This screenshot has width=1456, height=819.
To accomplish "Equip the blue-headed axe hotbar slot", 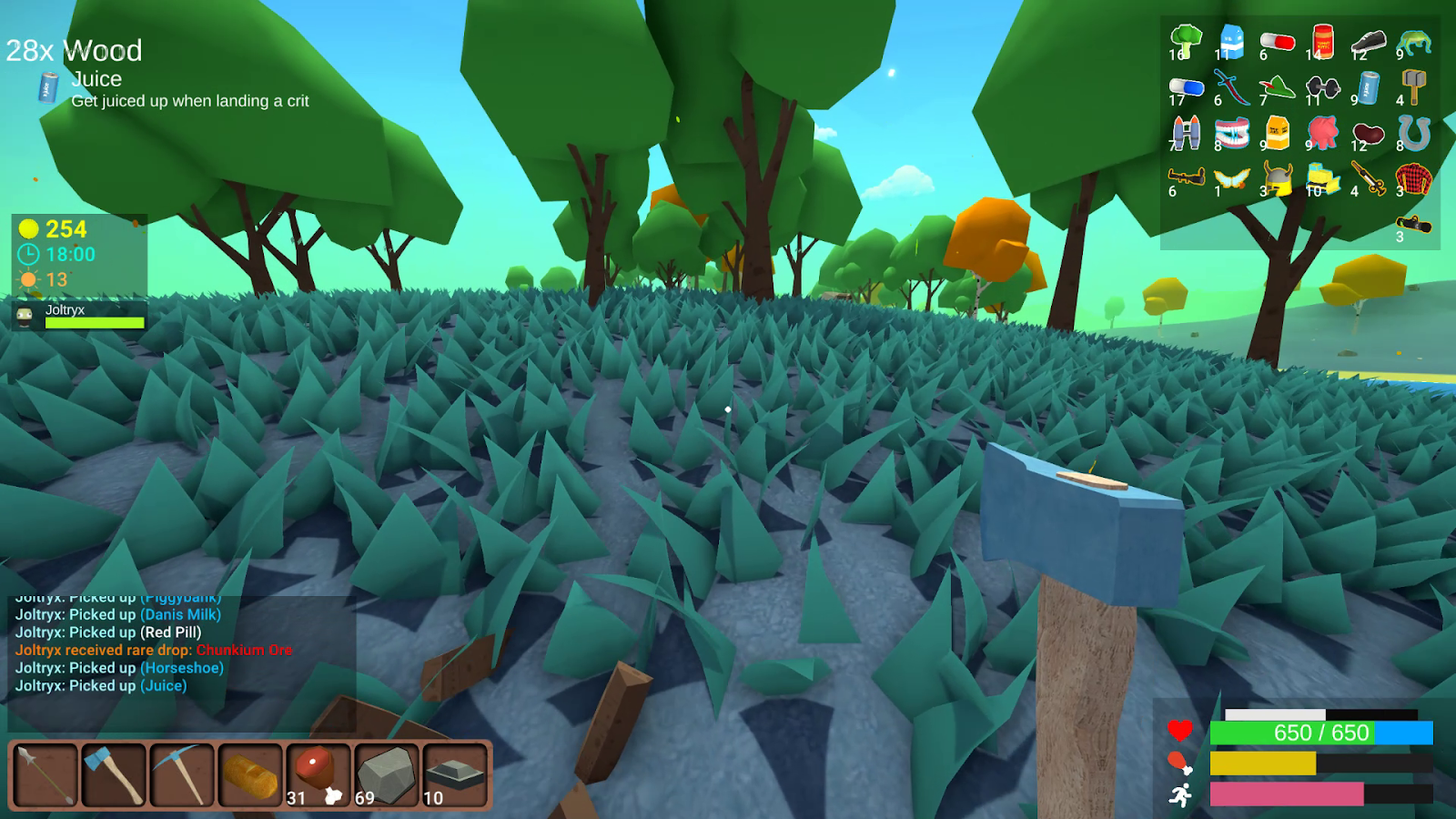I will tap(114, 774).
